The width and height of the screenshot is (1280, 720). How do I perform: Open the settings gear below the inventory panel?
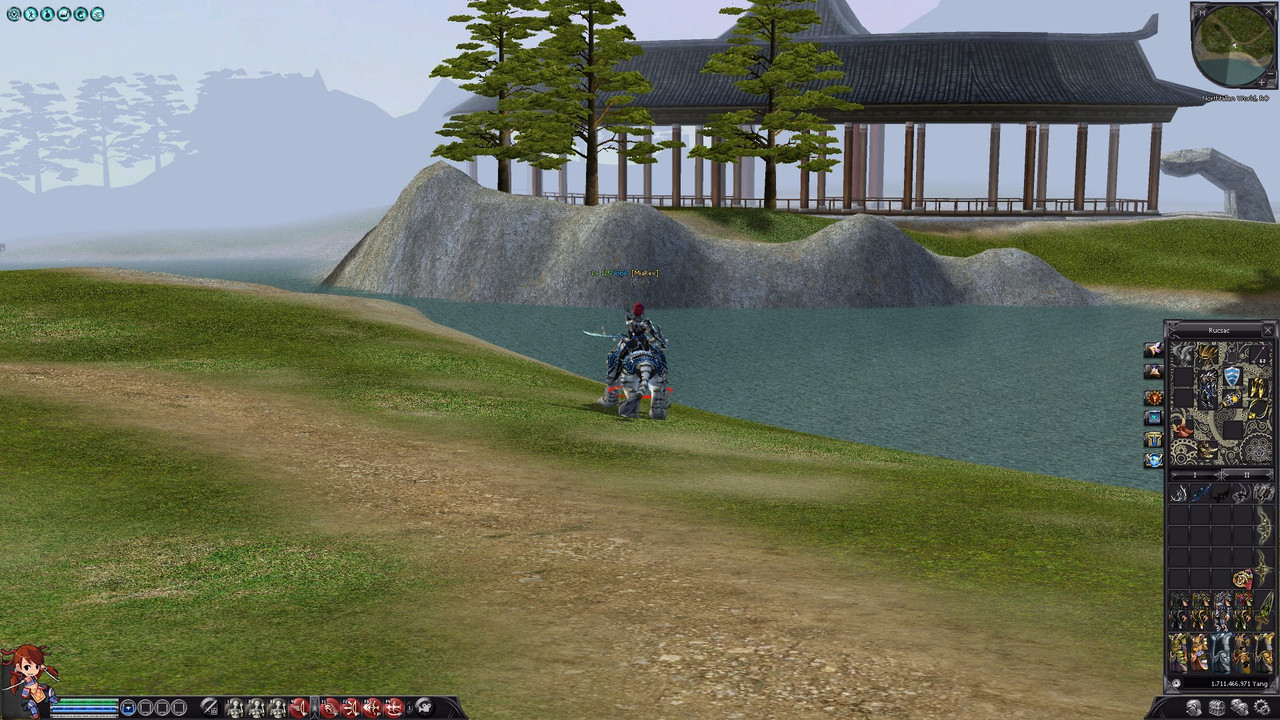(1262, 707)
